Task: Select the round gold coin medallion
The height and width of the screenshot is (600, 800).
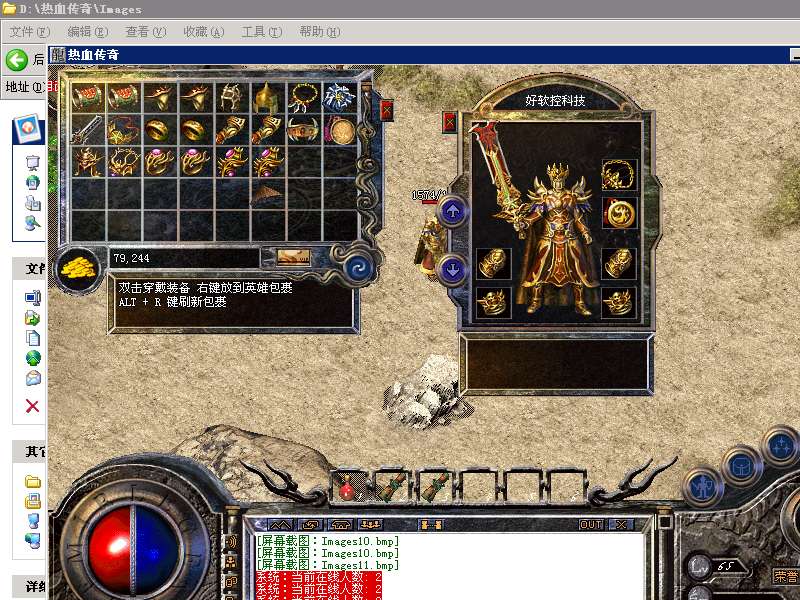Action: coord(341,130)
